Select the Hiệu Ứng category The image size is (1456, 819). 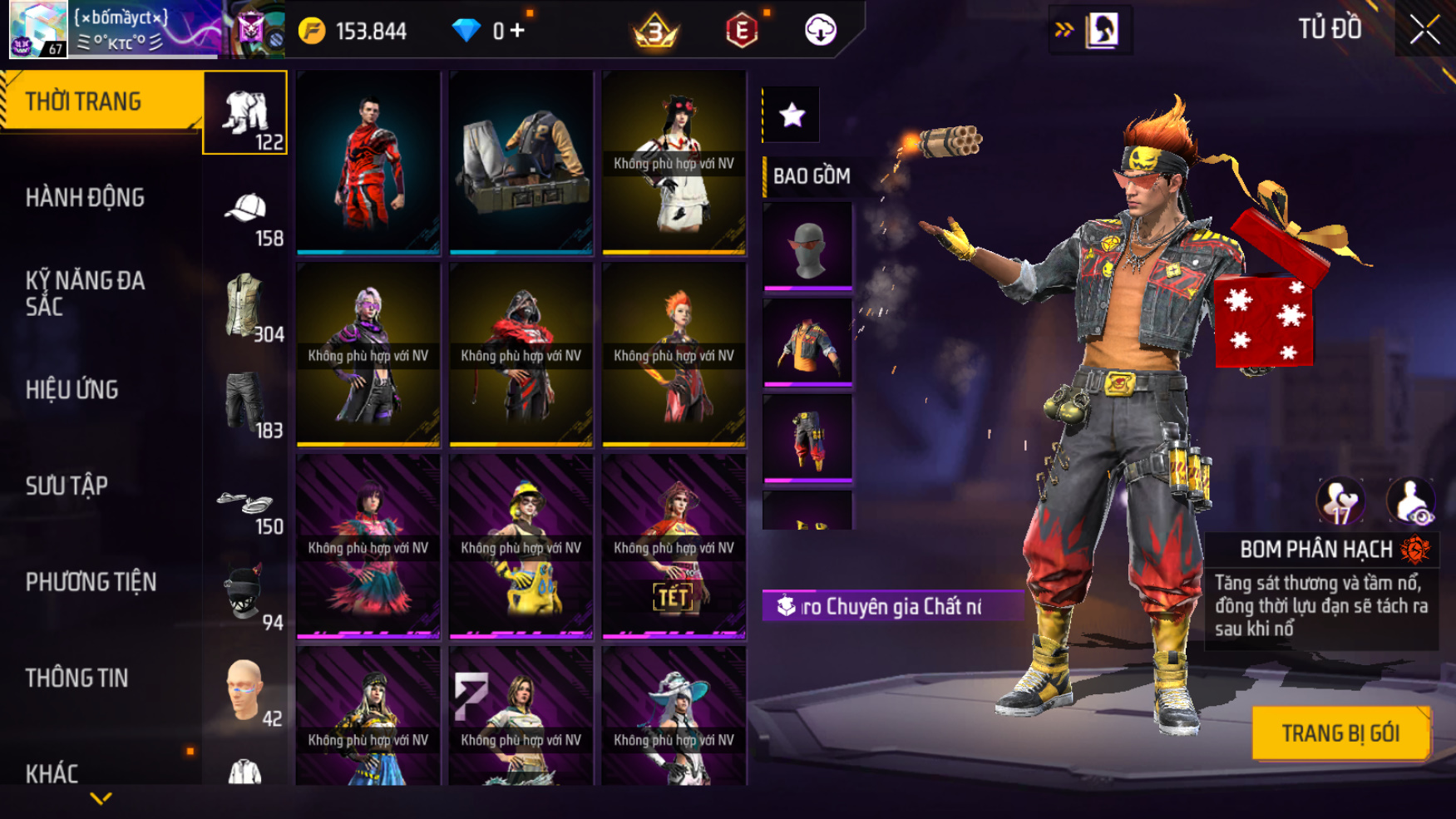[x=72, y=390]
